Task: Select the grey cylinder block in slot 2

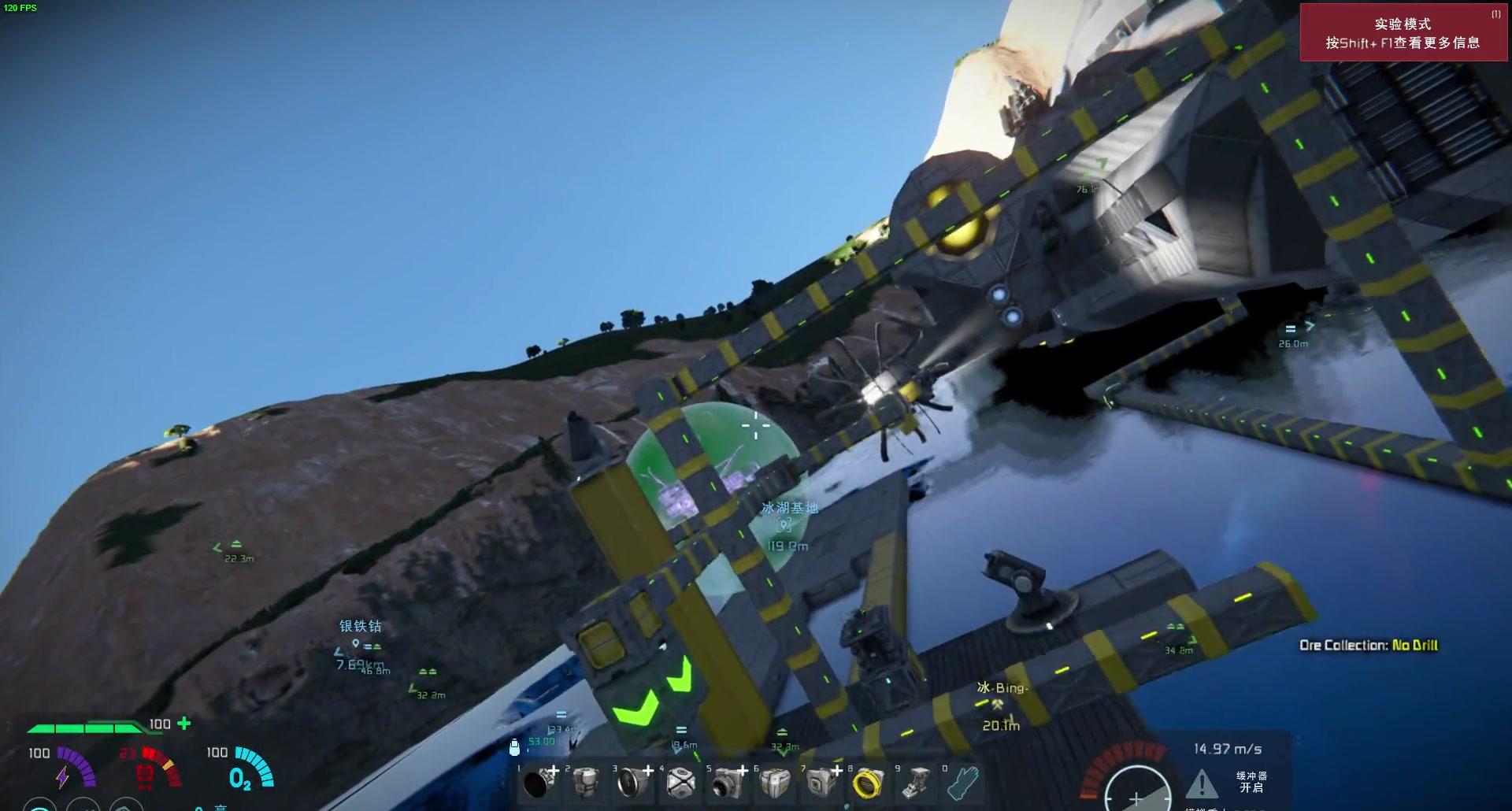Action: [x=585, y=783]
